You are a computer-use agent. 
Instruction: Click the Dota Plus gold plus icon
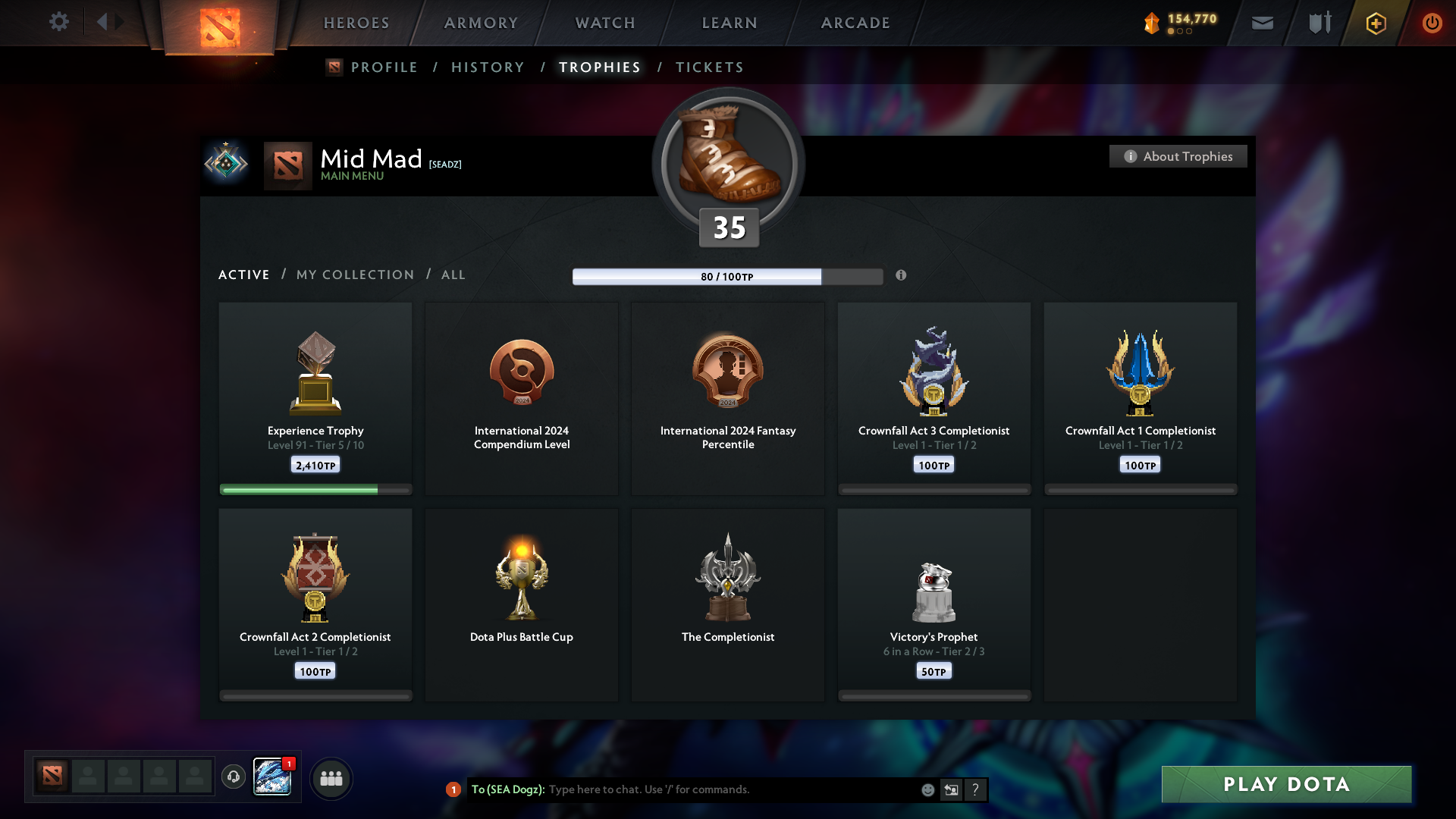pyautogui.click(x=1375, y=23)
